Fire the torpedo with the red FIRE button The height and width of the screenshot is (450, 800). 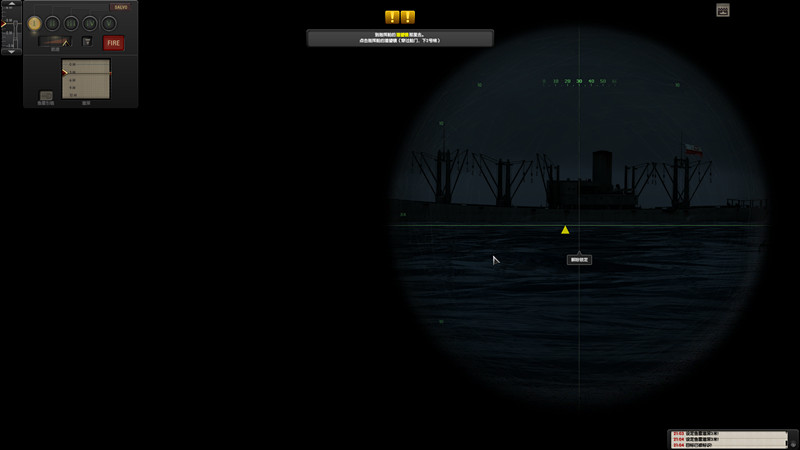coord(114,43)
